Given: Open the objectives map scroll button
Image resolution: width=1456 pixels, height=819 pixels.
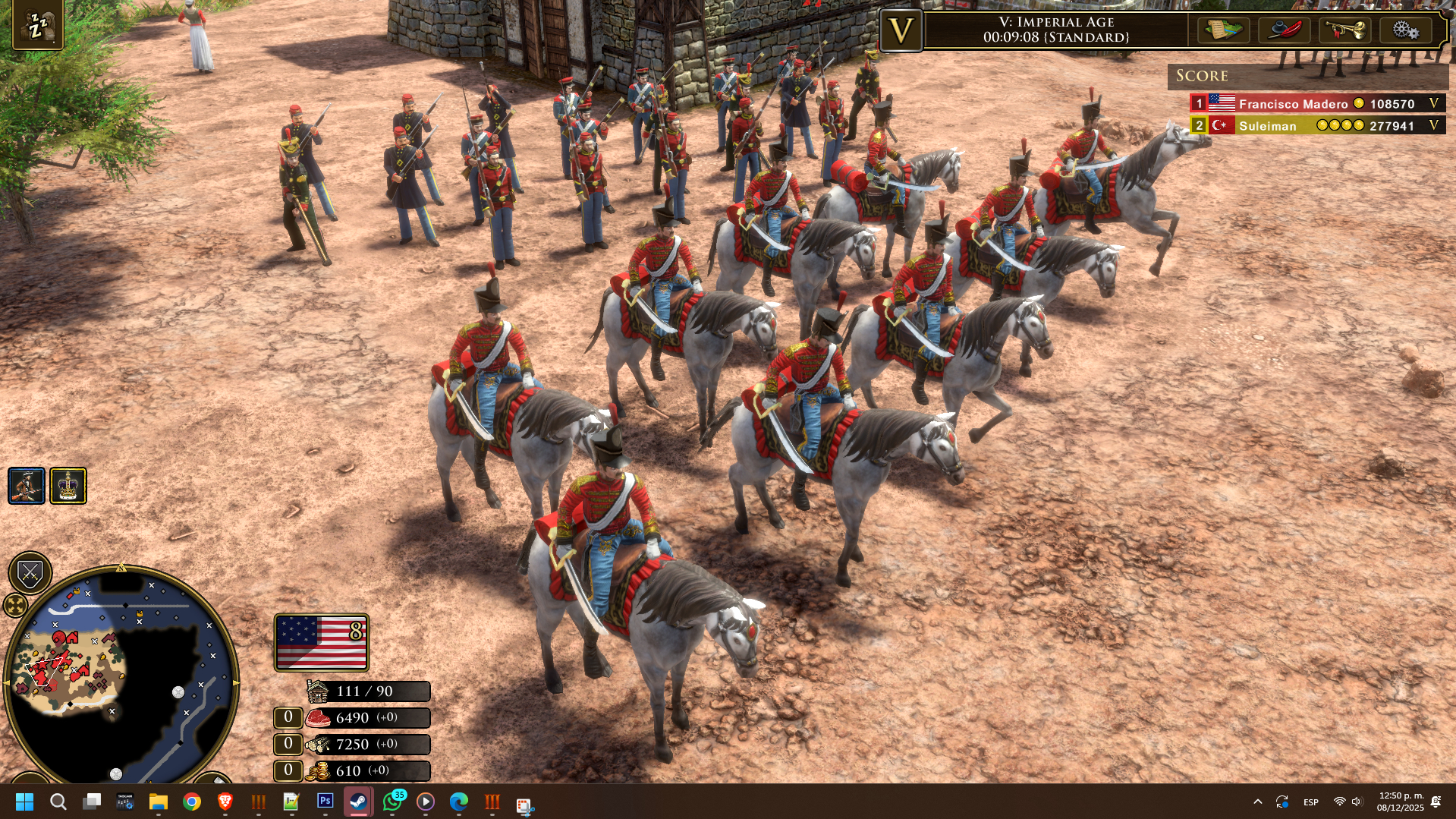Looking at the screenshot, I should click(x=1223, y=30).
